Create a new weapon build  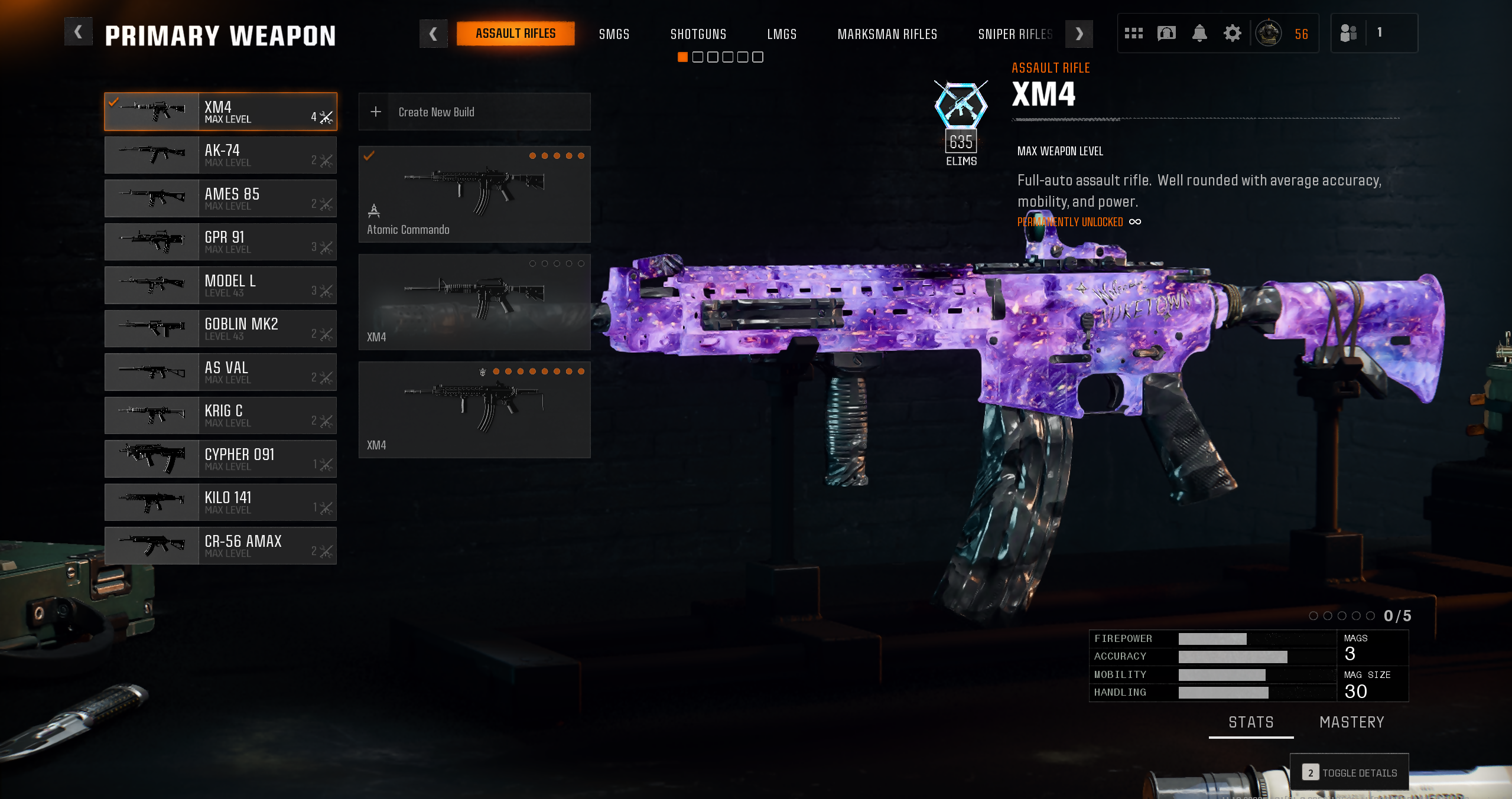474,112
